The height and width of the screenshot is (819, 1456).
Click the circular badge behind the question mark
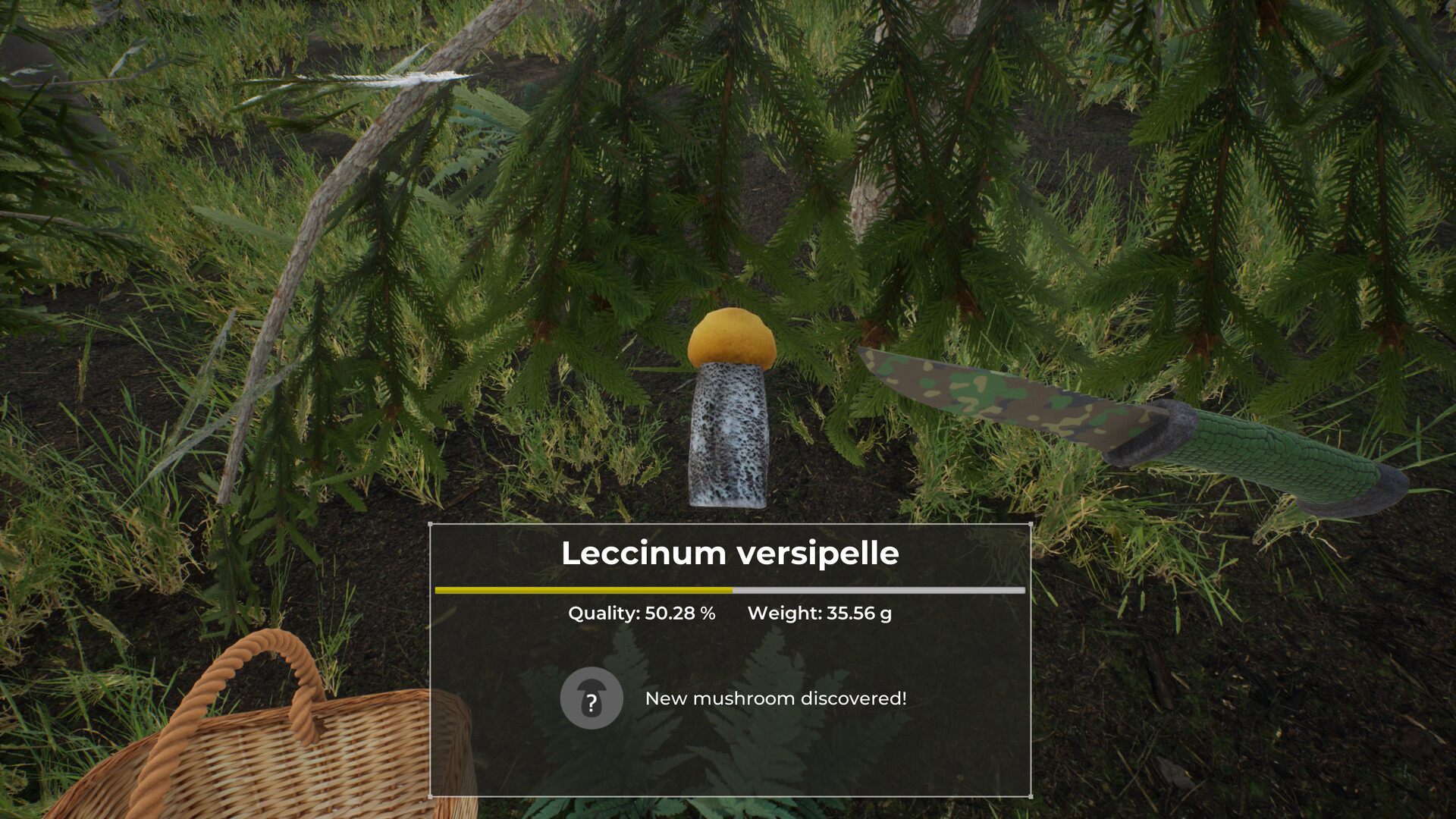[591, 698]
